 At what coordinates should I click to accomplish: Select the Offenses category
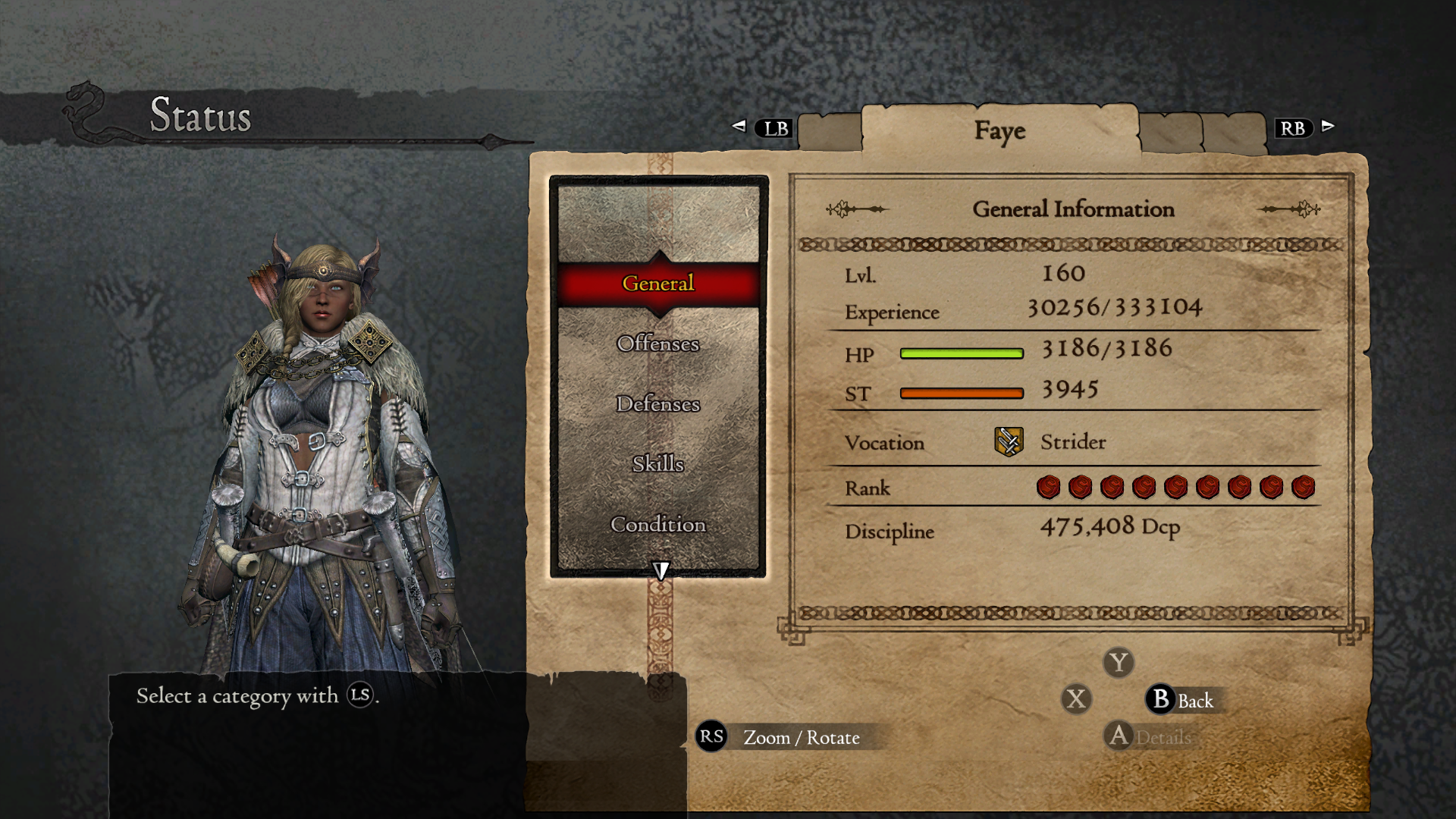tap(657, 344)
